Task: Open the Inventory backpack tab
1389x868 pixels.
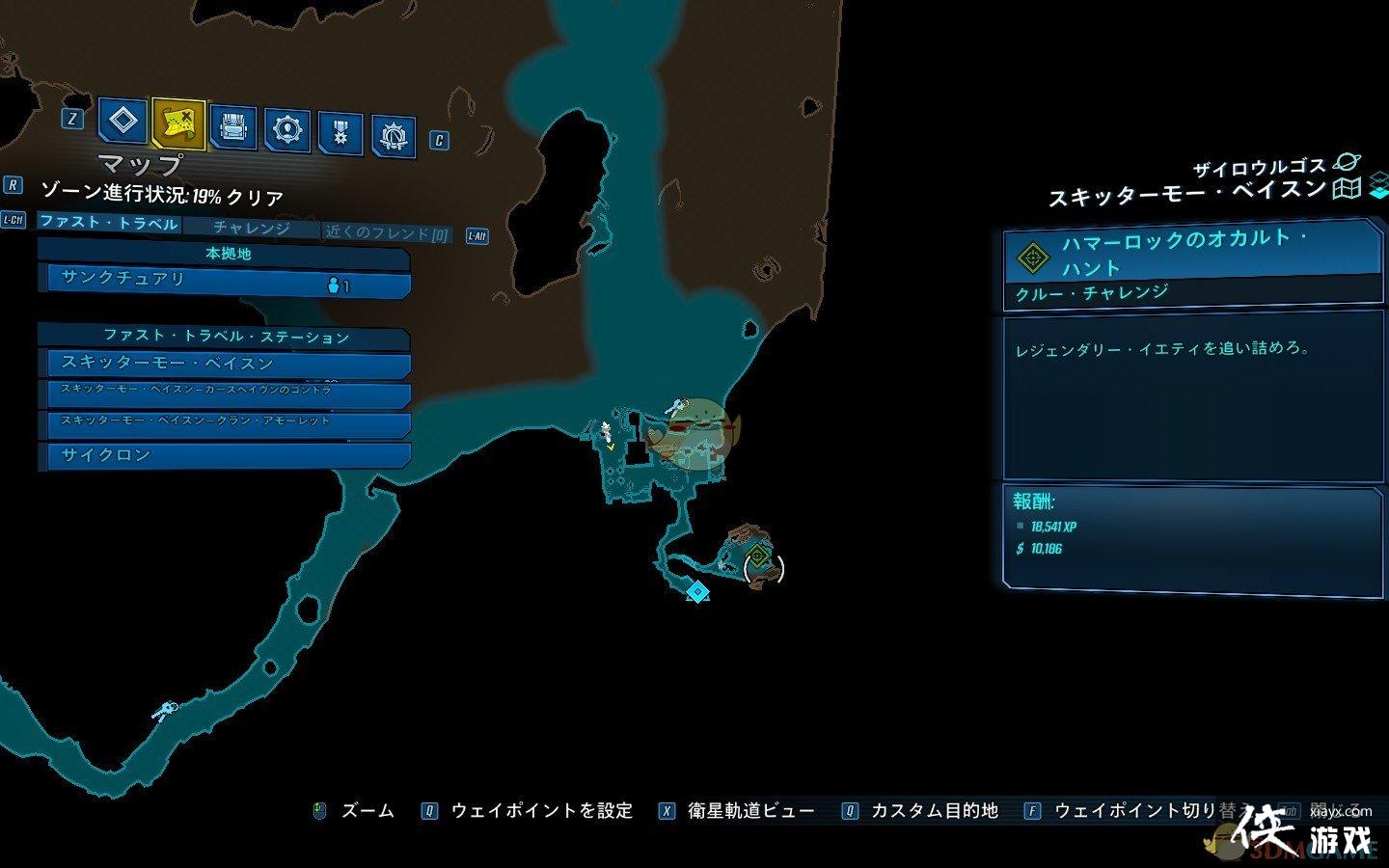Action: [233, 126]
